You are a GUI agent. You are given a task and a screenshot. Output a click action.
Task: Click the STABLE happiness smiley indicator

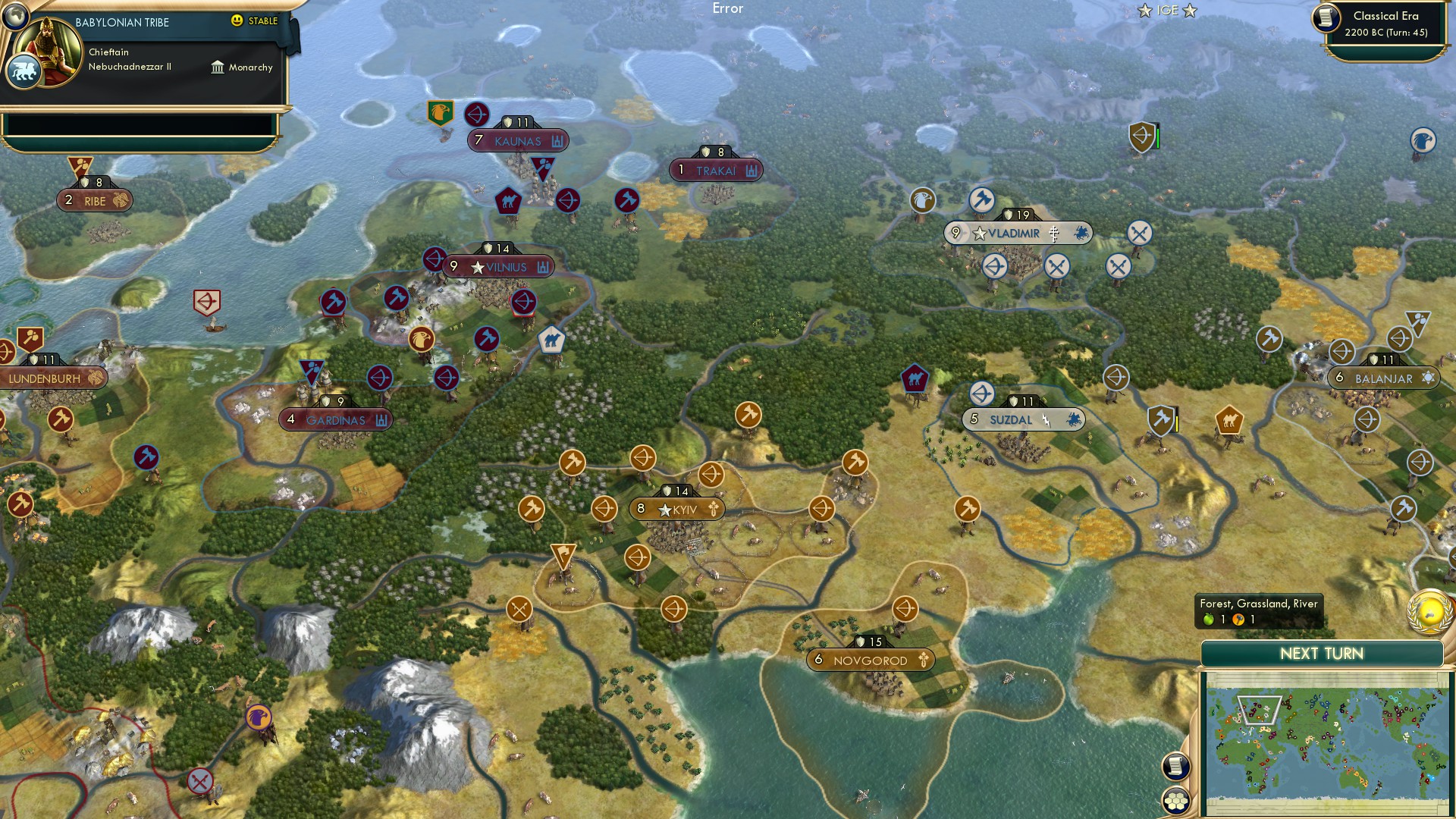tap(237, 22)
